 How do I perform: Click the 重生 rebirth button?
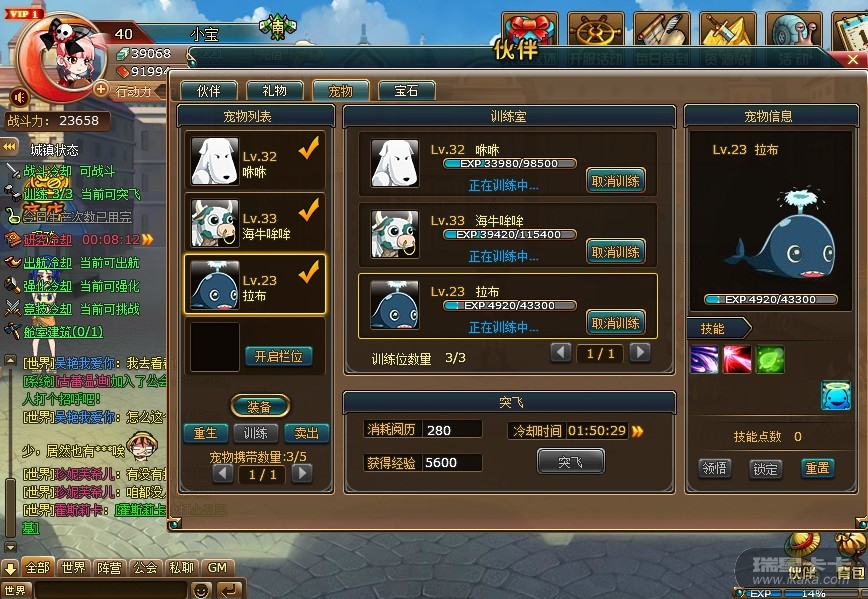205,433
